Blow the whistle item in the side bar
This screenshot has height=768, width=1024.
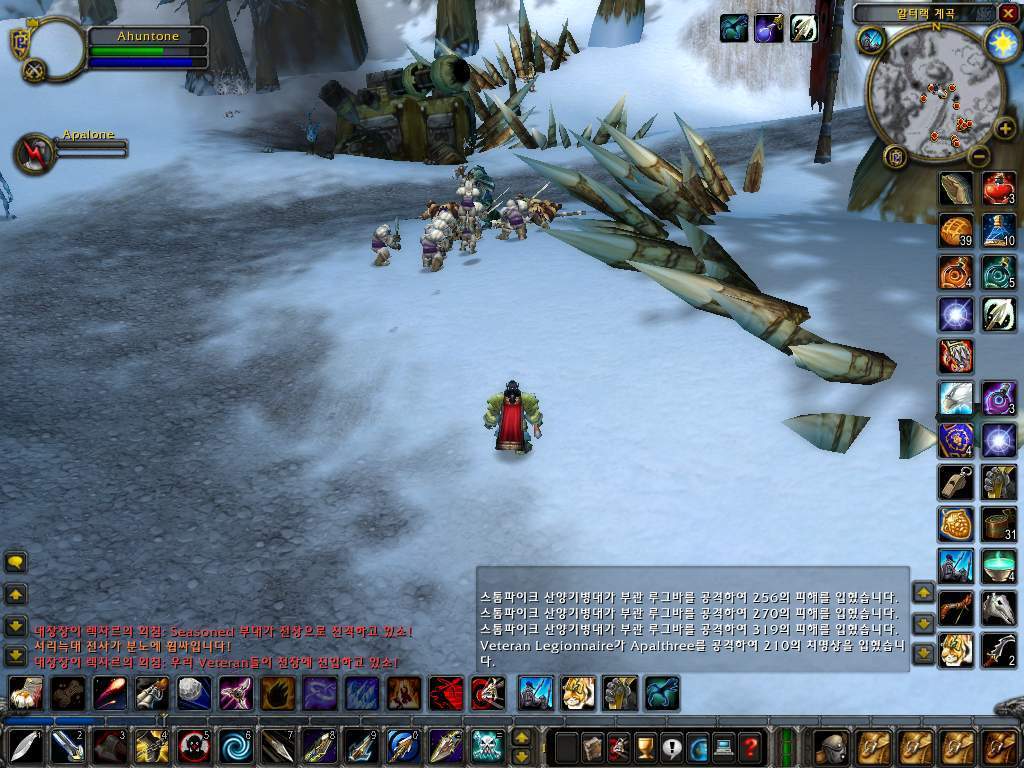click(x=956, y=482)
